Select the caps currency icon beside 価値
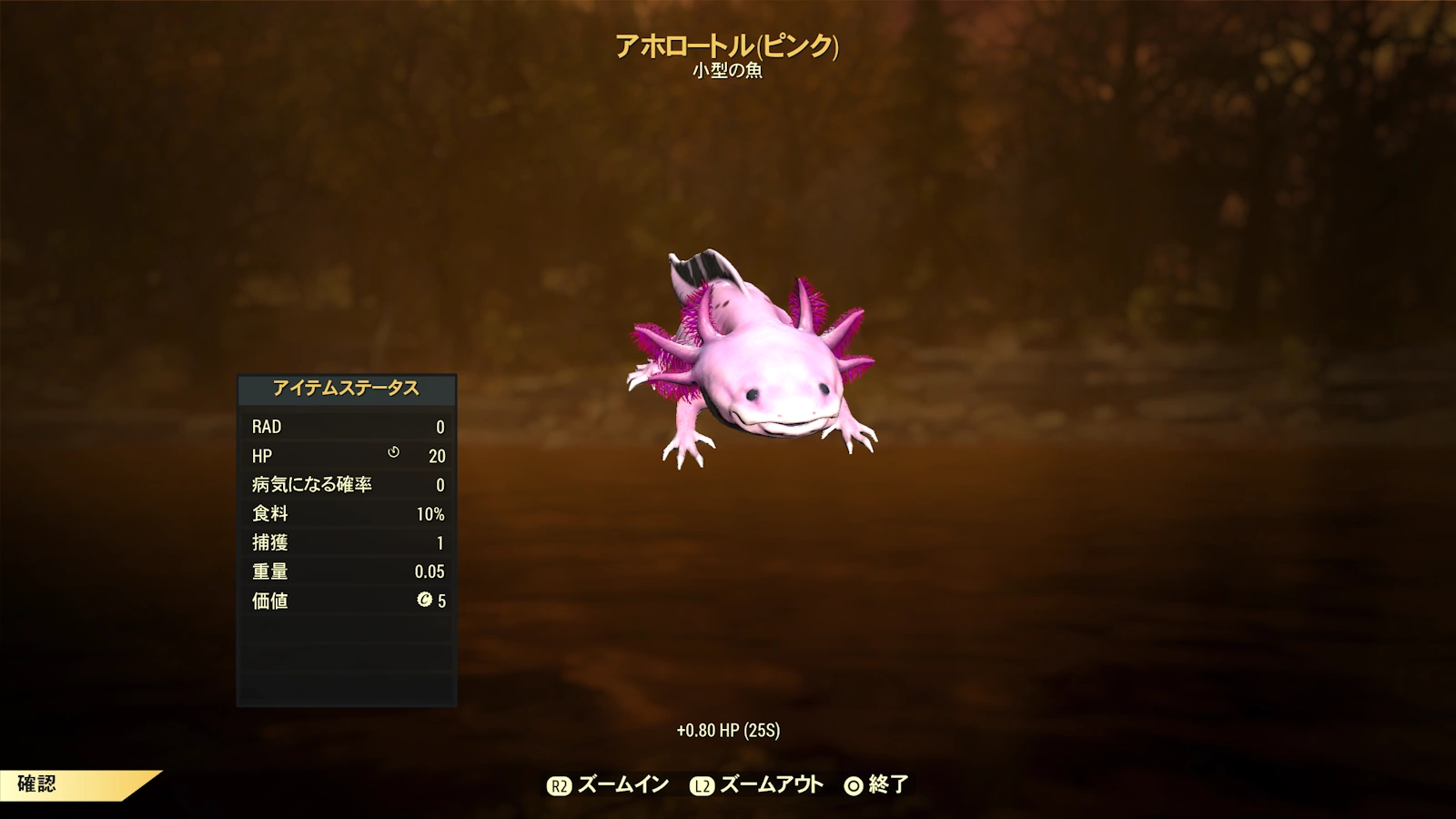Viewport: 1456px width, 819px height. 425,602
